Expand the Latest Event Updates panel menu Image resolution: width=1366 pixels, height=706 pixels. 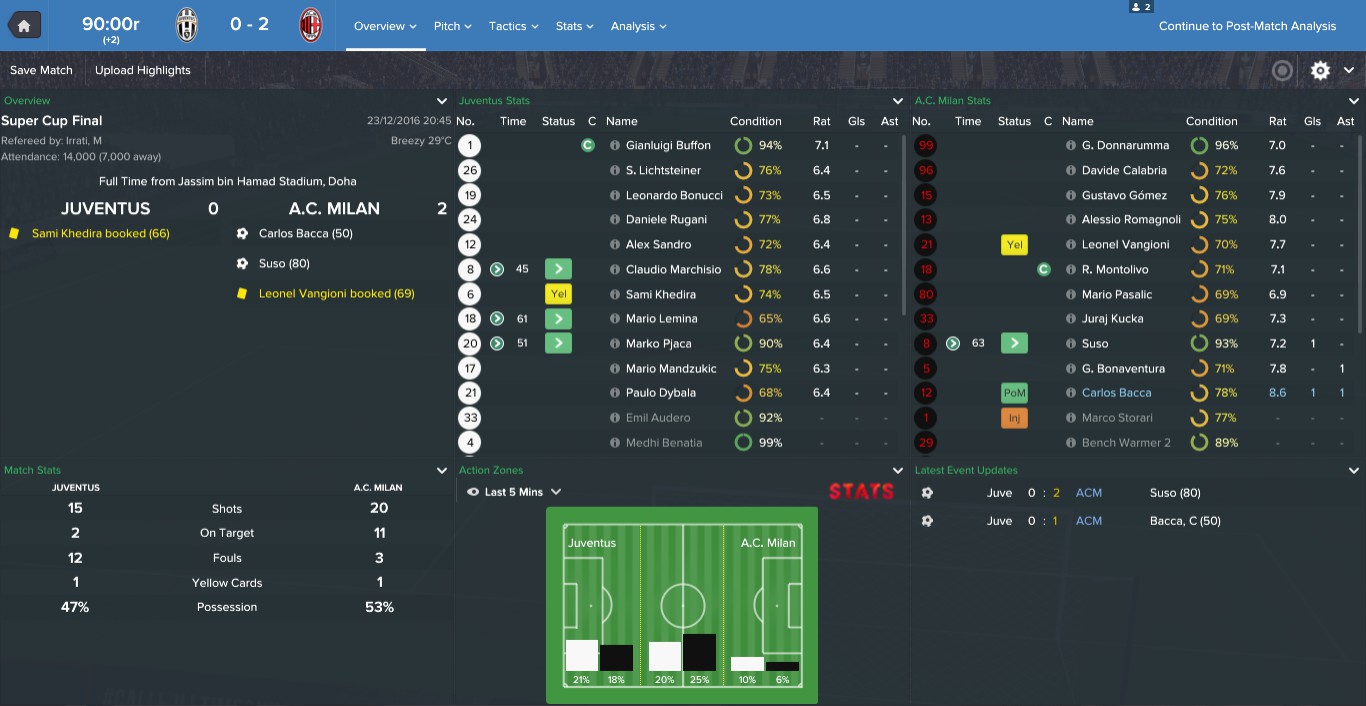1354,470
